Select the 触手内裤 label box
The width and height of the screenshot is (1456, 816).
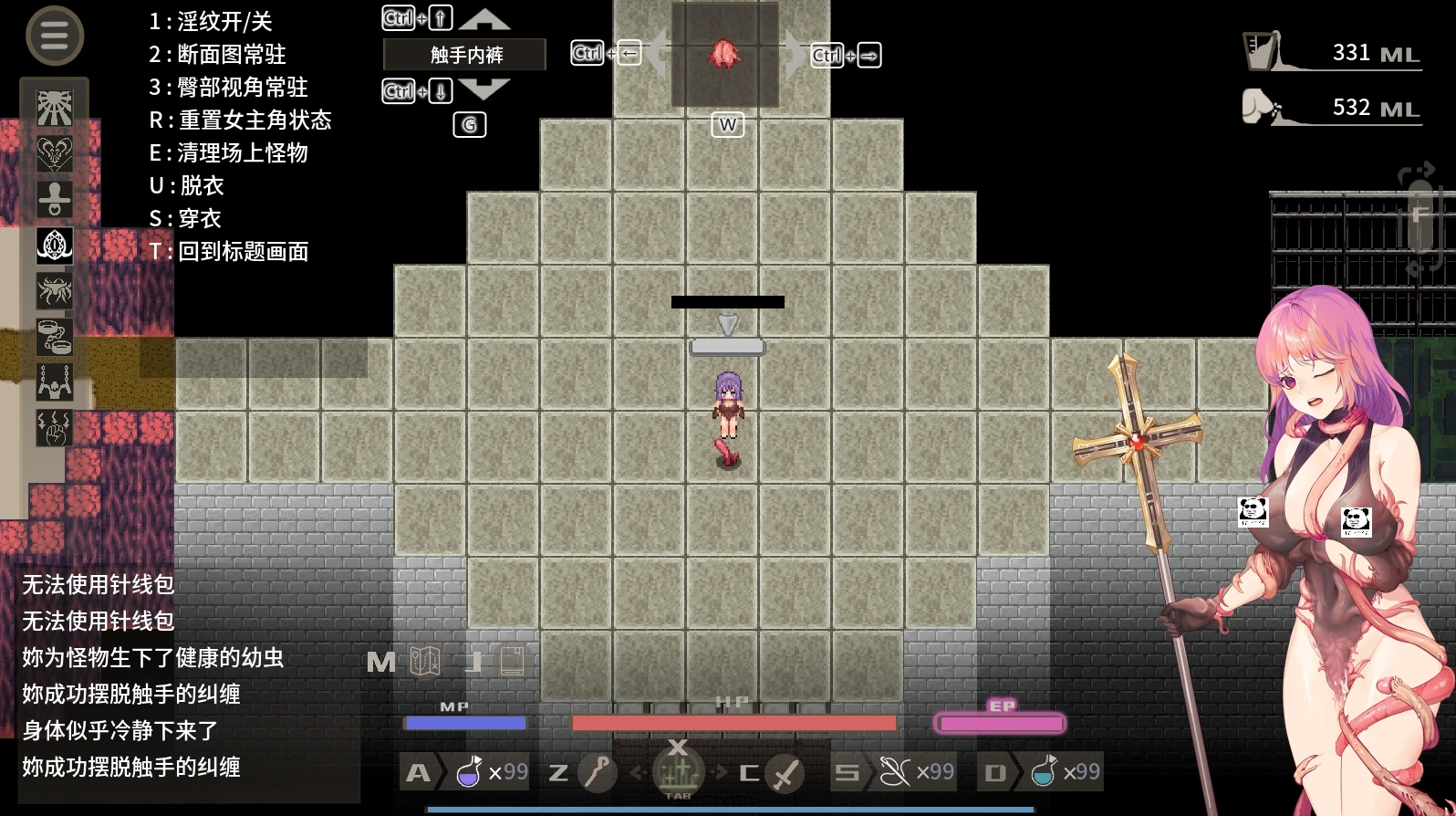click(x=465, y=55)
